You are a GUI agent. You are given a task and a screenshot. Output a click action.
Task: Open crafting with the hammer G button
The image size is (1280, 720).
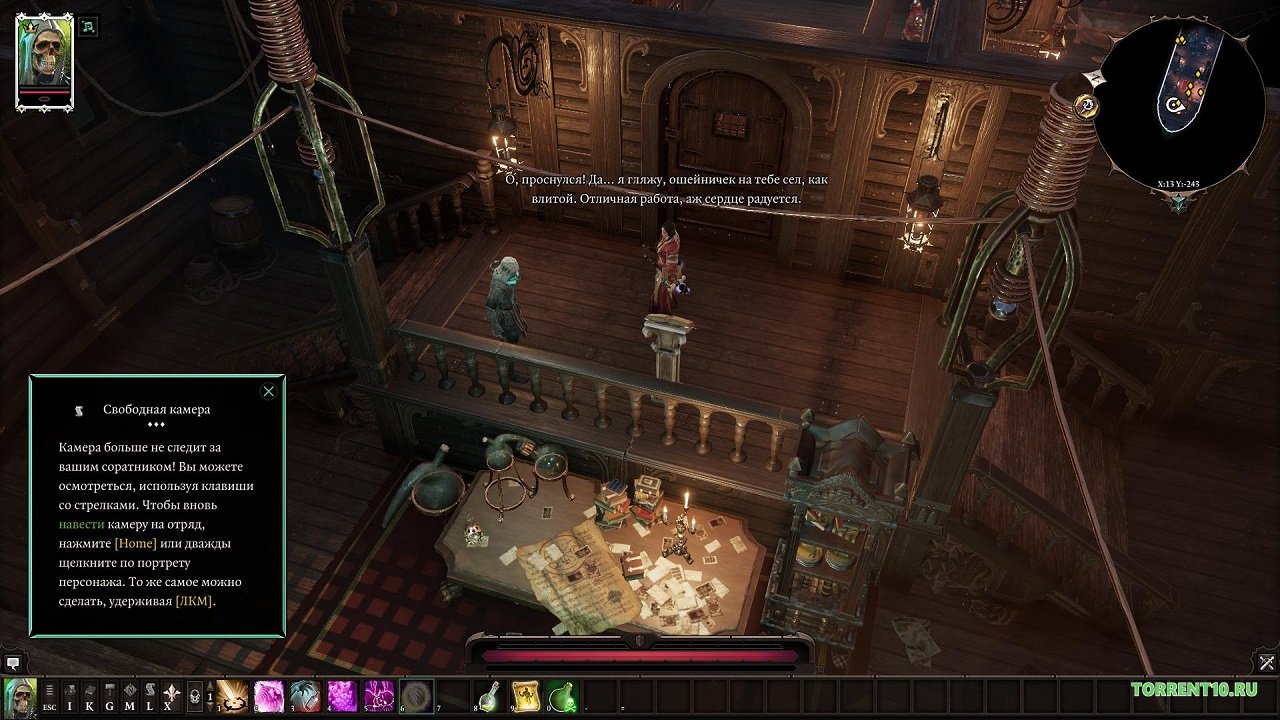click(110, 694)
